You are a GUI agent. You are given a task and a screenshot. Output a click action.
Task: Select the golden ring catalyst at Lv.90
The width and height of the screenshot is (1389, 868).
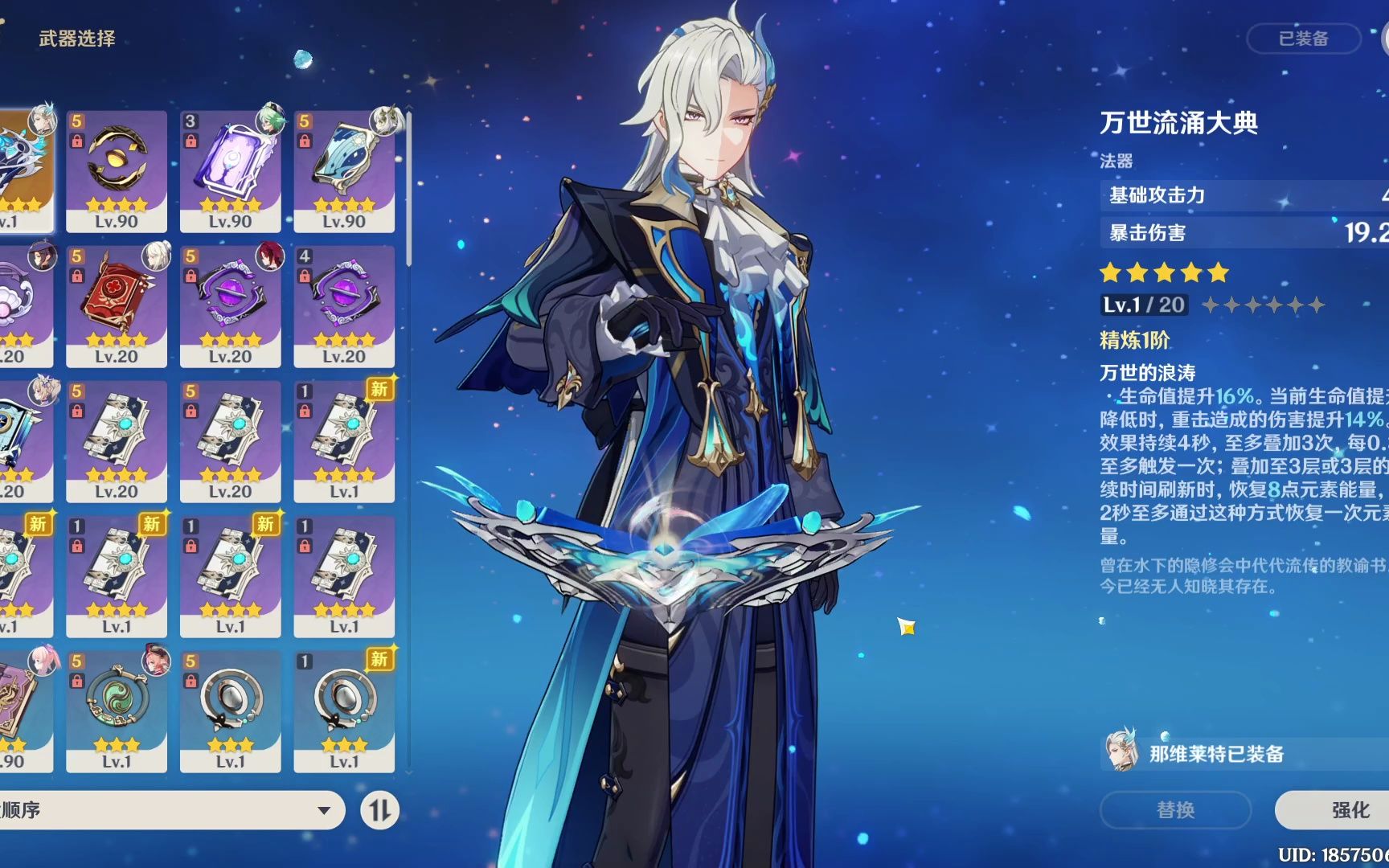point(117,171)
